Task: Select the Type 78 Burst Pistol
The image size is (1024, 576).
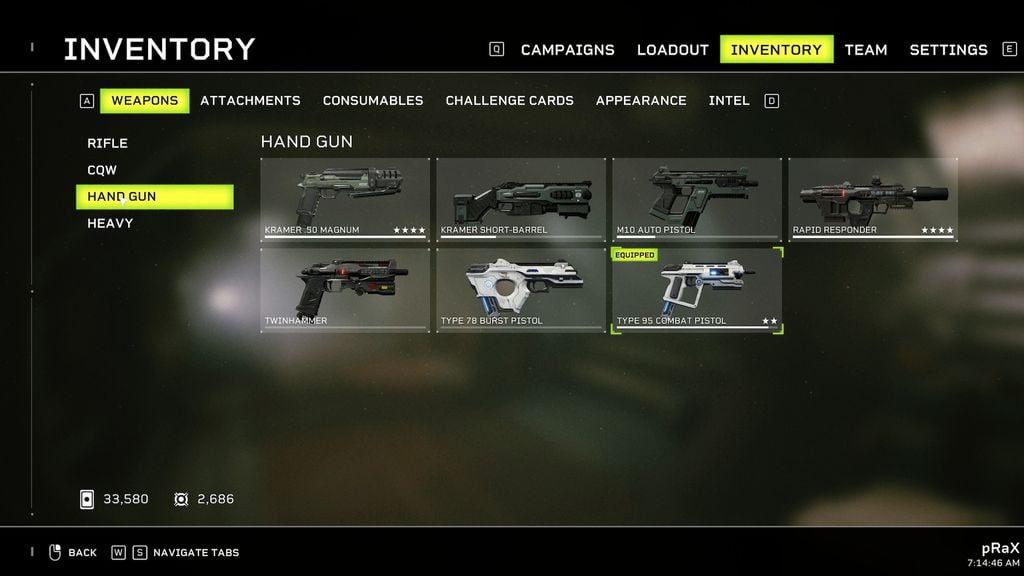Action: 521,289
